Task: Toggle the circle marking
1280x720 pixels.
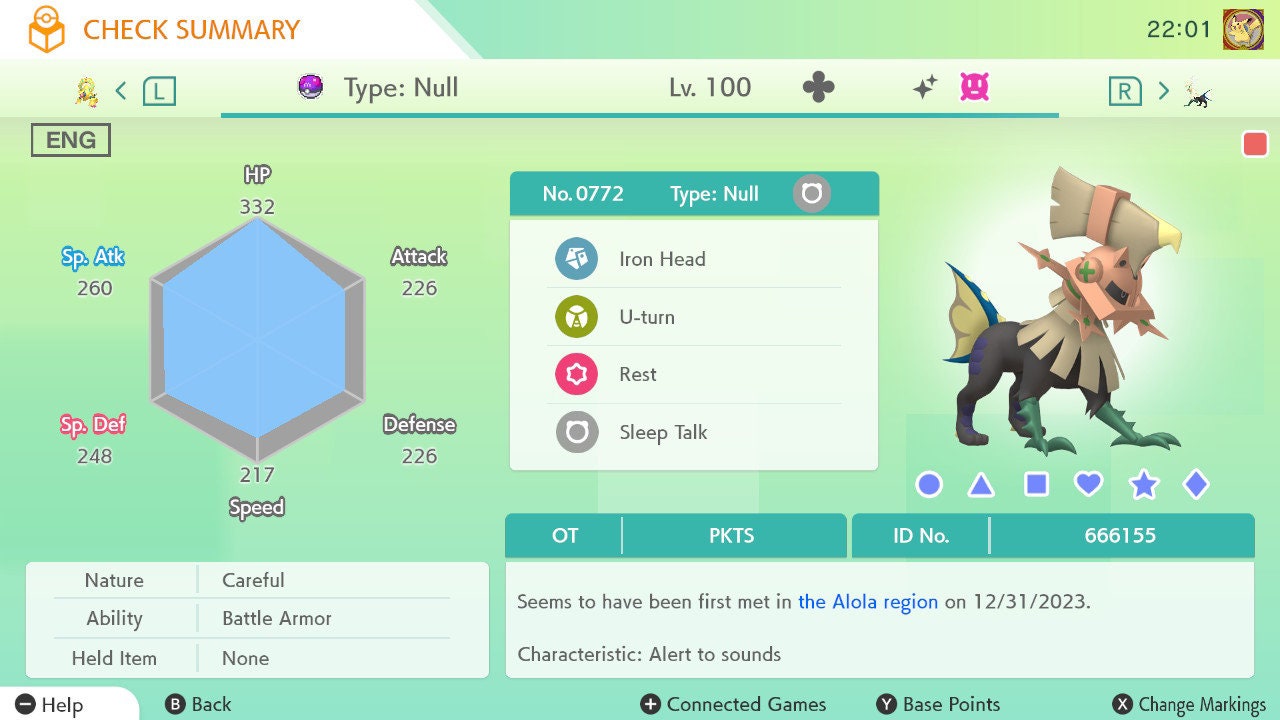Action: [x=929, y=485]
